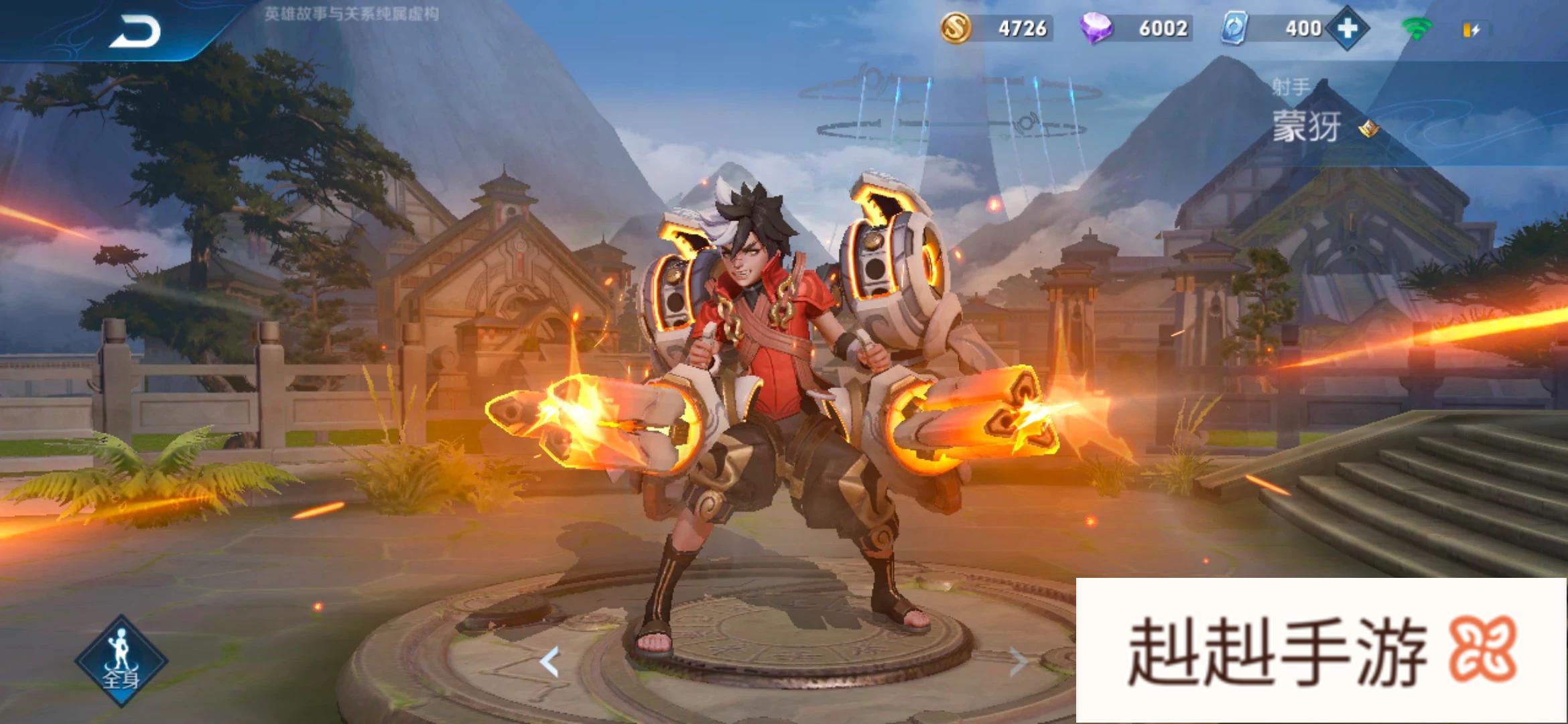The width and height of the screenshot is (1568, 724).
Task: Go back using the return arrow
Action: [134, 32]
